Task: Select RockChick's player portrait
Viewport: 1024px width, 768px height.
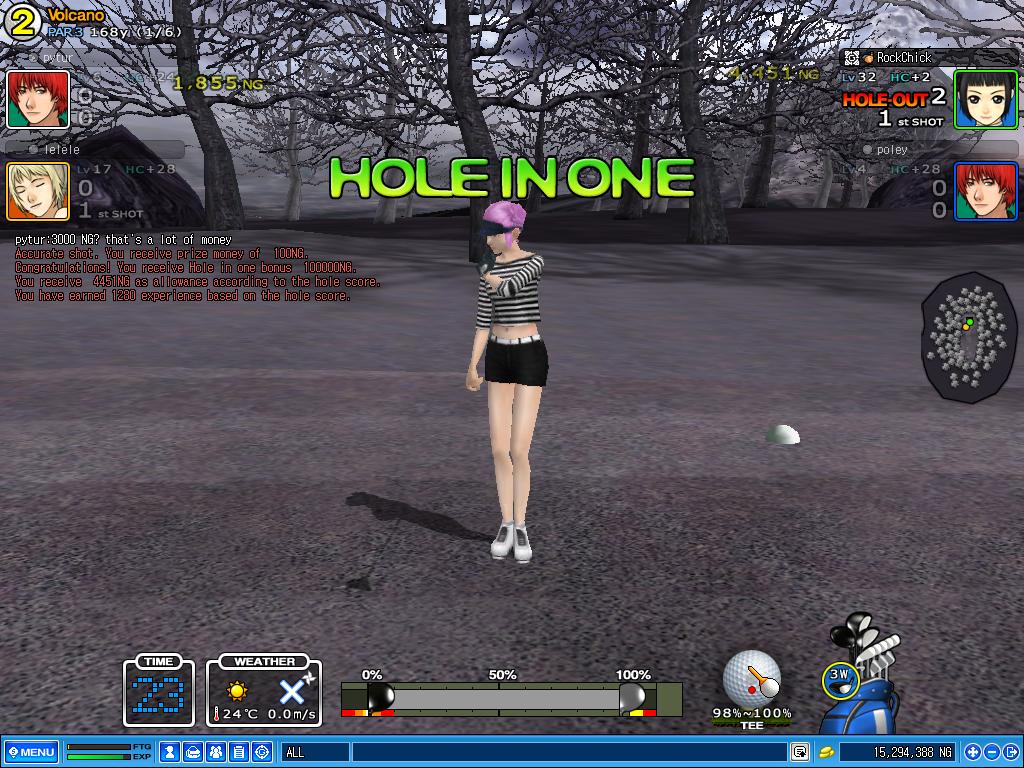Action: tap(985, 99)
